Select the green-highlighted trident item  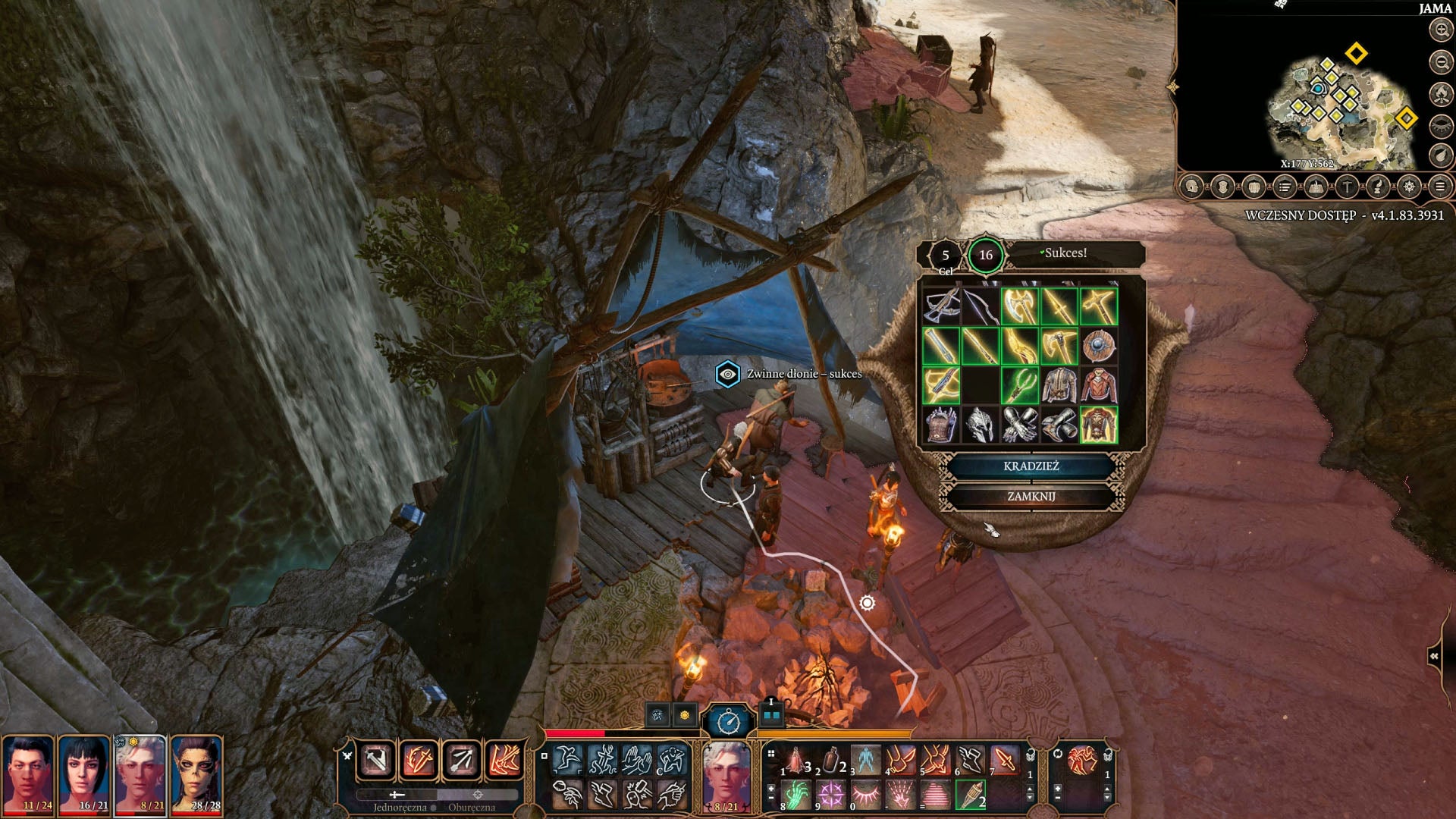1019,385
